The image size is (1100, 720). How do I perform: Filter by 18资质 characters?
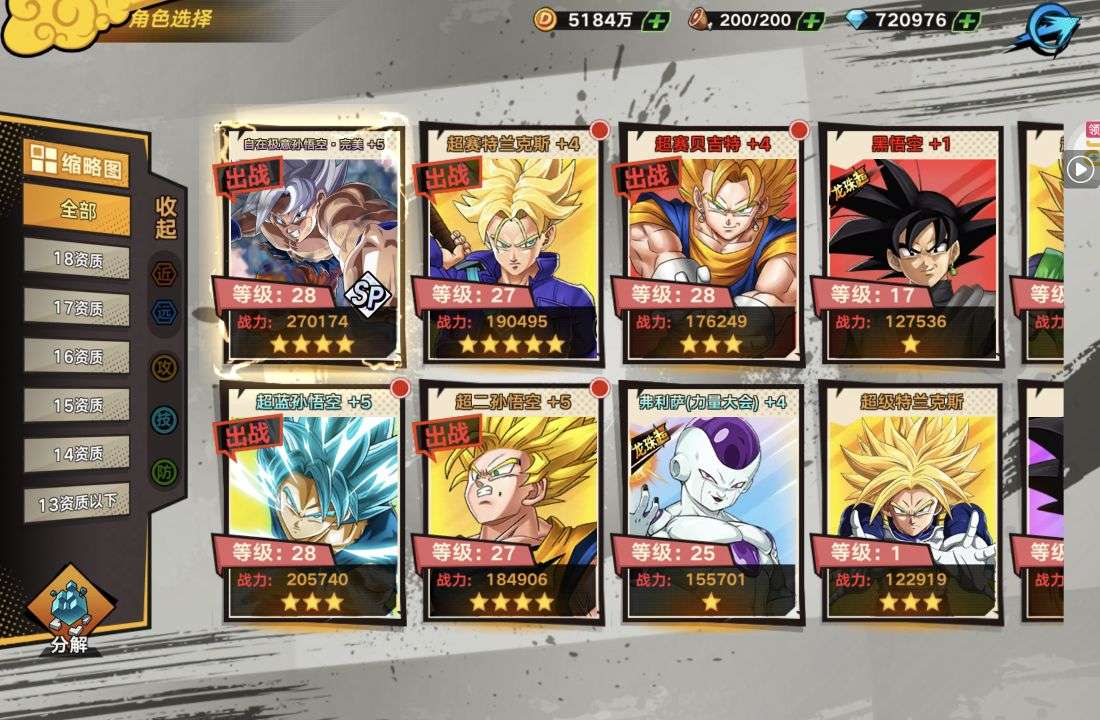click(77, 259)
